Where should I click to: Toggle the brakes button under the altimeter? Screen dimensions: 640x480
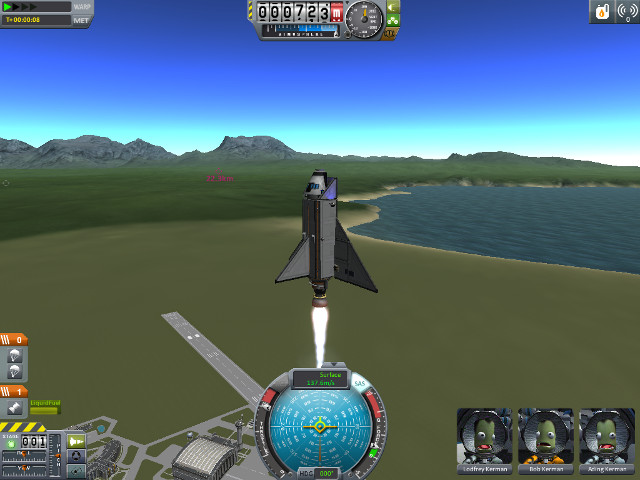[x=389, y=34]
